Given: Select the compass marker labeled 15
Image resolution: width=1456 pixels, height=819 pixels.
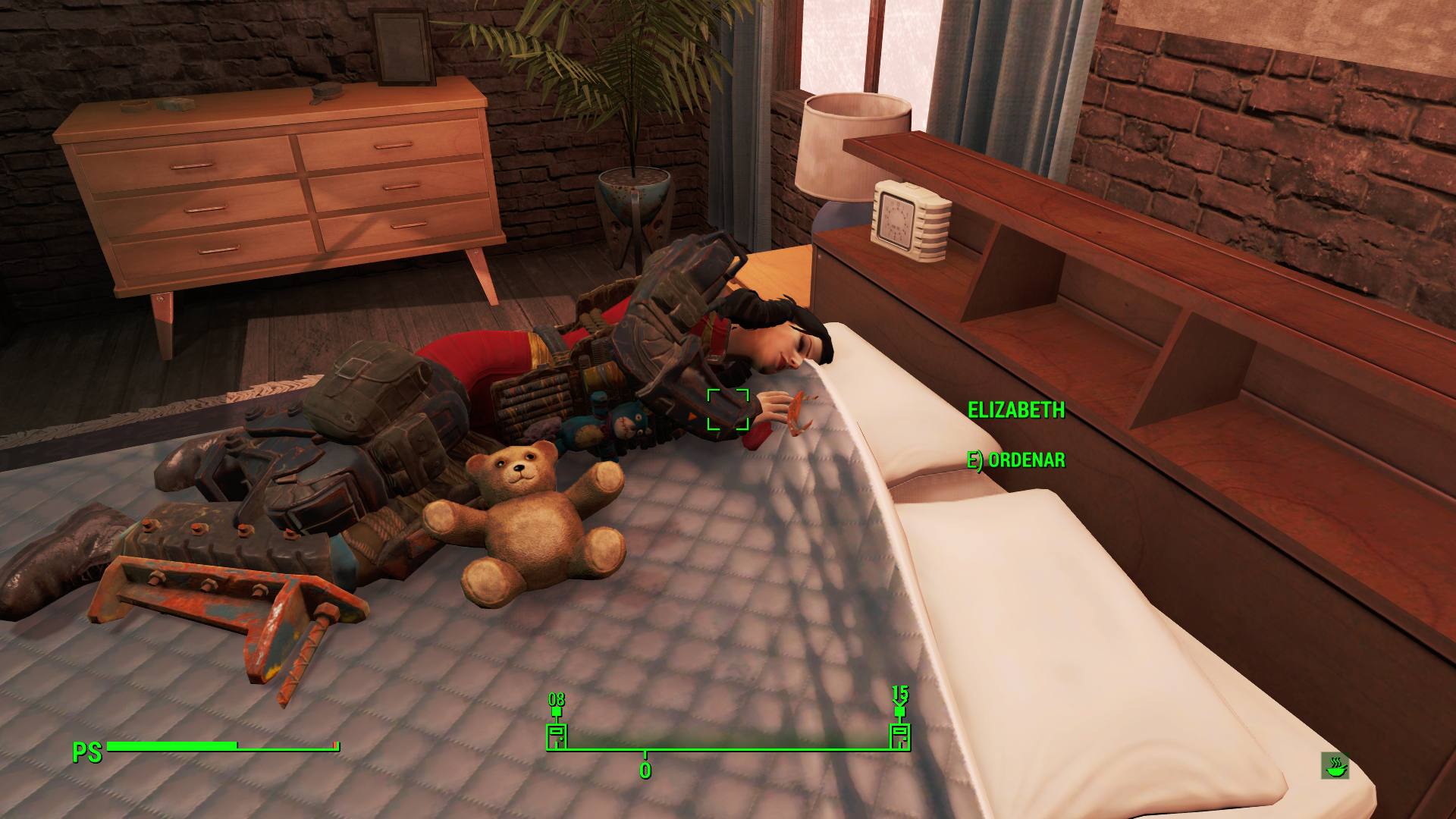Looking at the screenshot, I should pos(899,733).
